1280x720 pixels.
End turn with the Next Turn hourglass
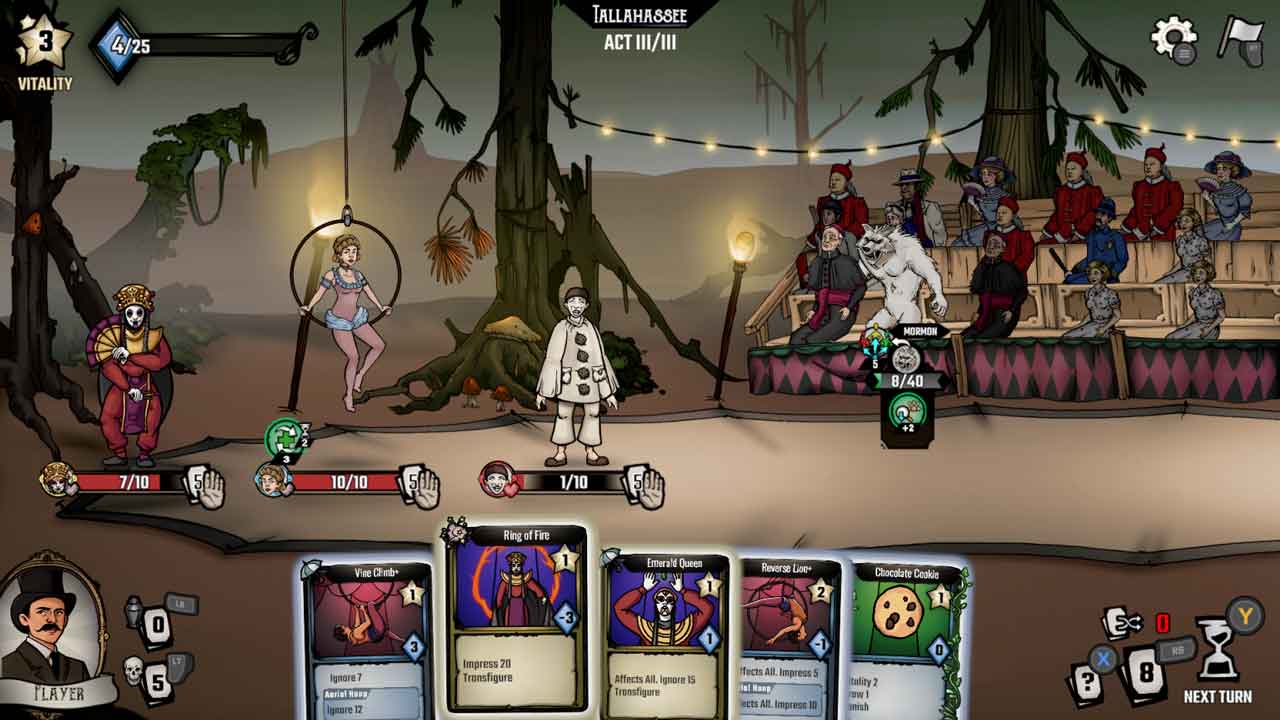[1217, 651]
